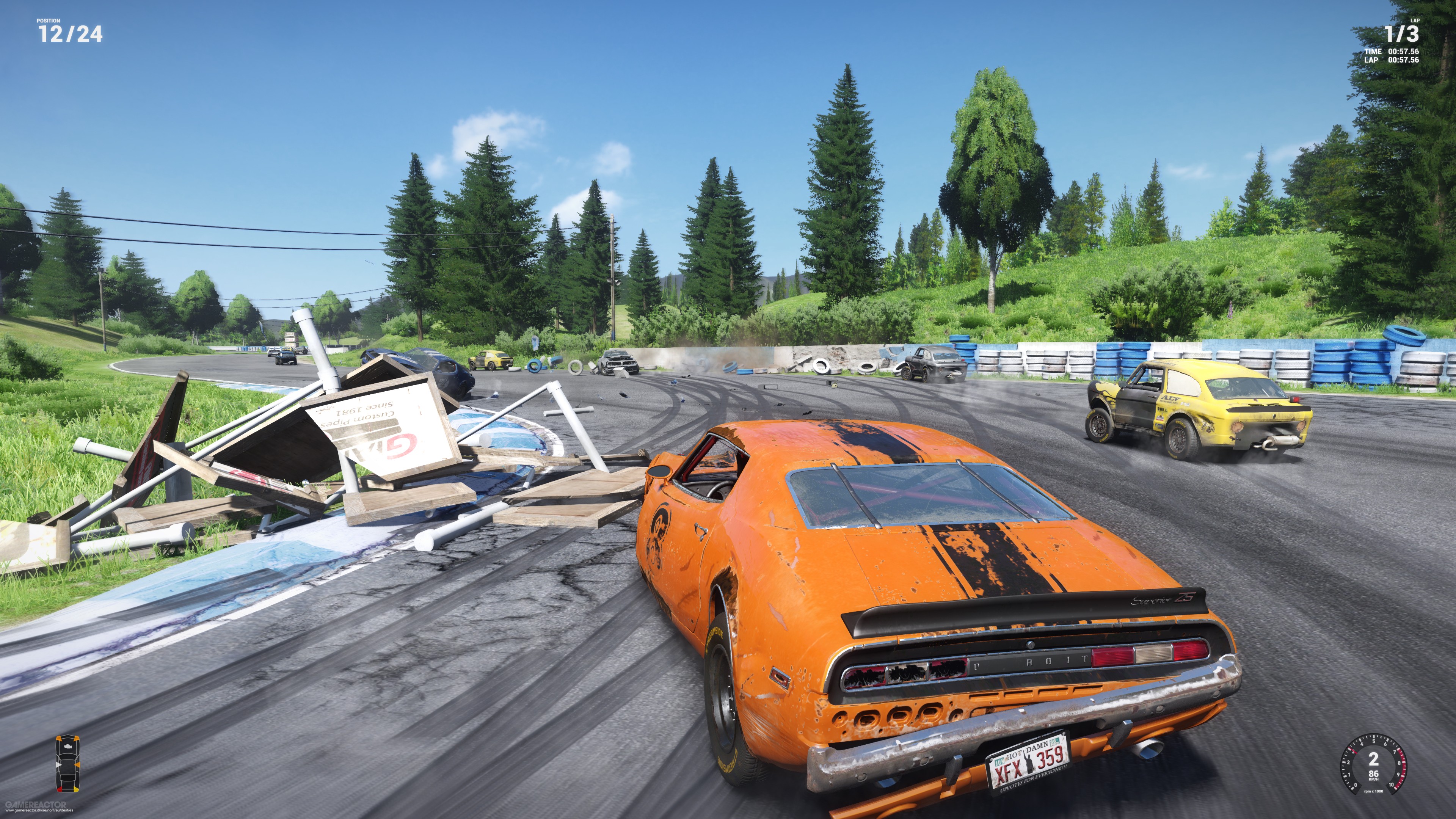Viewport: 1456px width, 819px height.
Task: Toggle the TIME display reading 00:57.56
Action: point(1404,53)
